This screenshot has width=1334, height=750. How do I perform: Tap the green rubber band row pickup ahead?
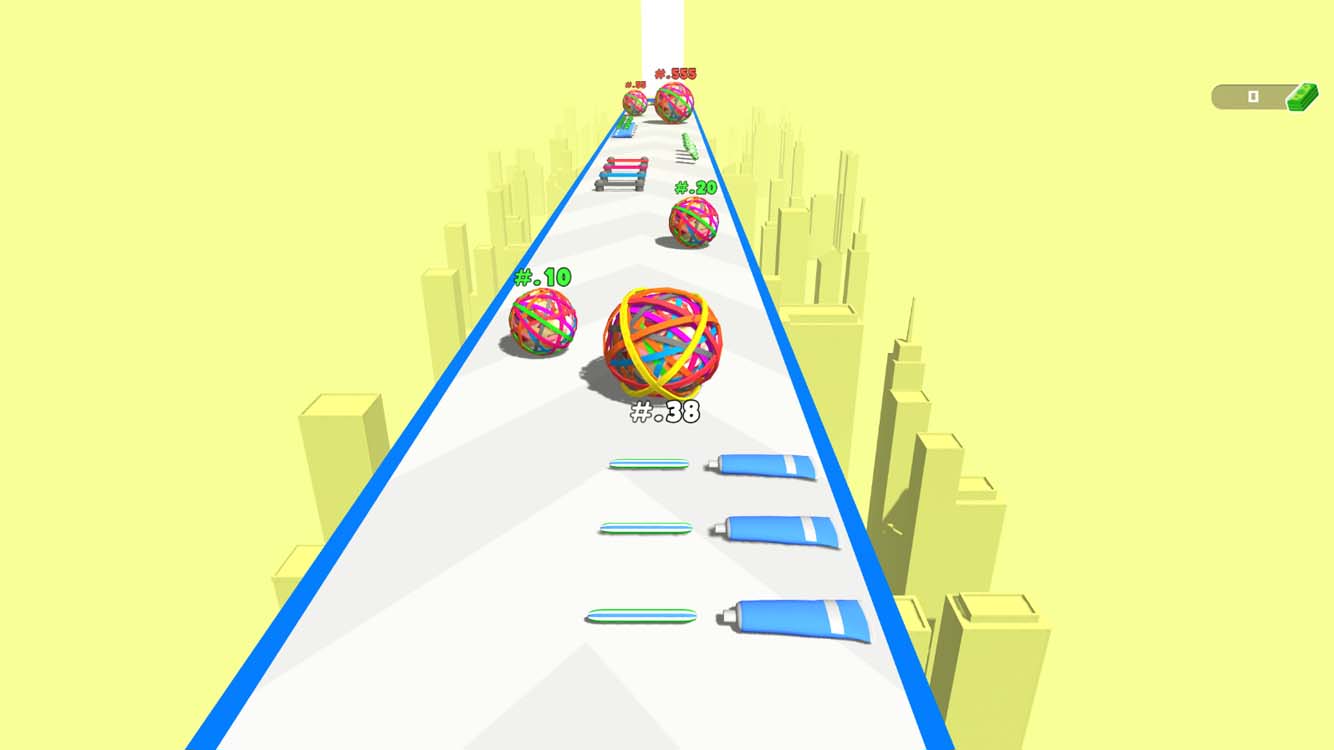(x=687, y=145)
